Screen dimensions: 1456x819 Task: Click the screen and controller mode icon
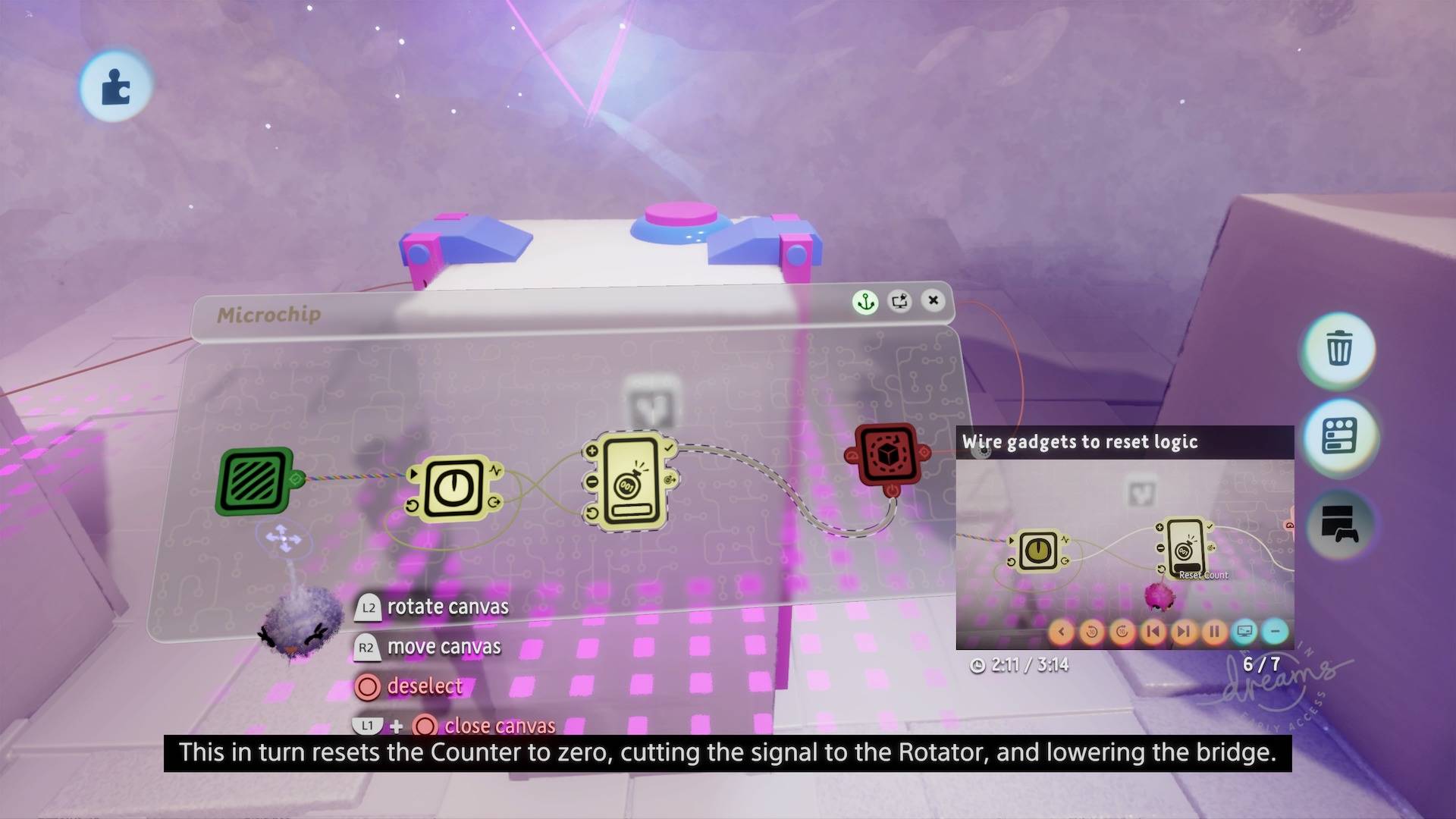click(x=1339, y=524)
